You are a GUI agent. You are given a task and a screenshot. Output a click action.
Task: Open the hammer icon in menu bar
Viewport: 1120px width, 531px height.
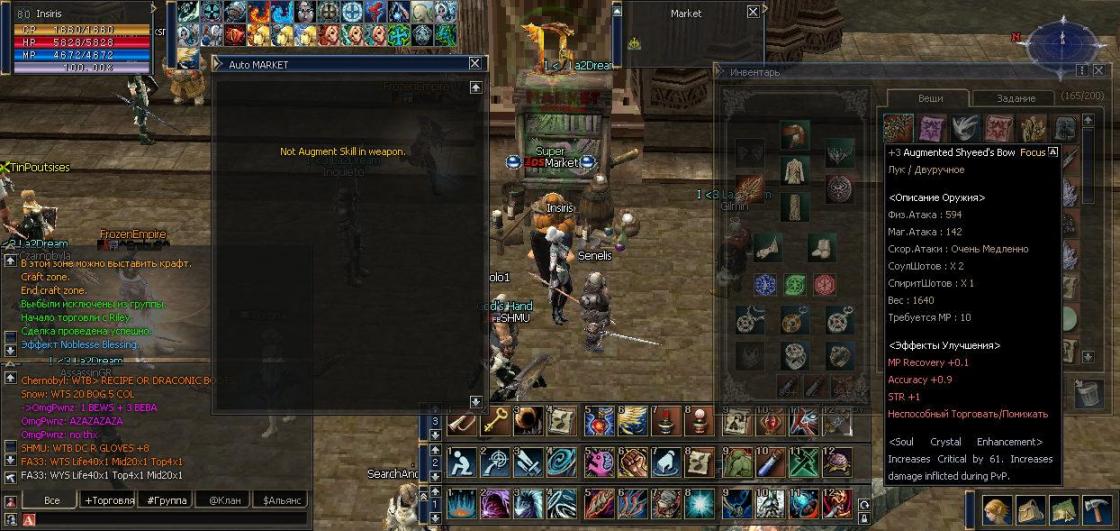coord(1099,510)
